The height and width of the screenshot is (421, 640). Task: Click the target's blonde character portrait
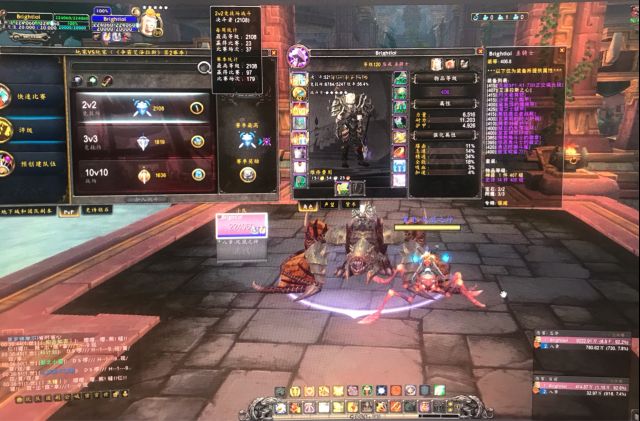click(x=151, y=20)
